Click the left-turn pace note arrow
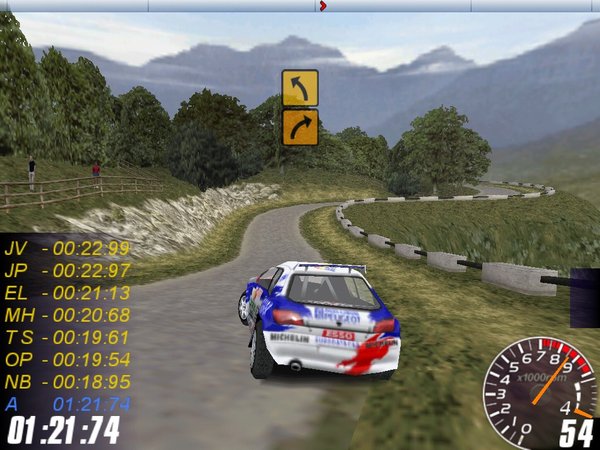This screenshot has height=450, width=600. pyautogui.click(x=300, y=88)
